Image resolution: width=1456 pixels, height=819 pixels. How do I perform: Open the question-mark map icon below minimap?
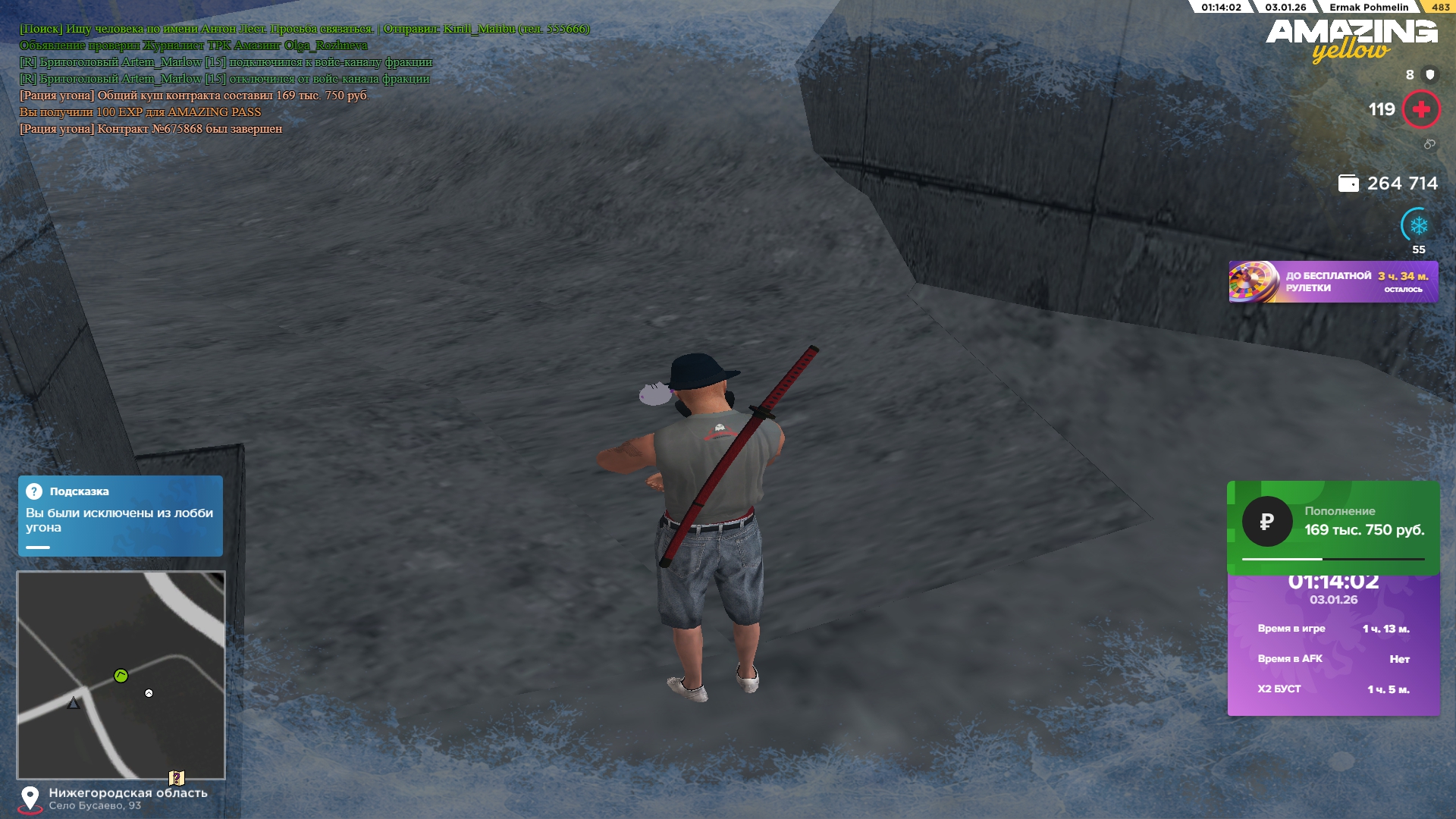tap(177, 778)
